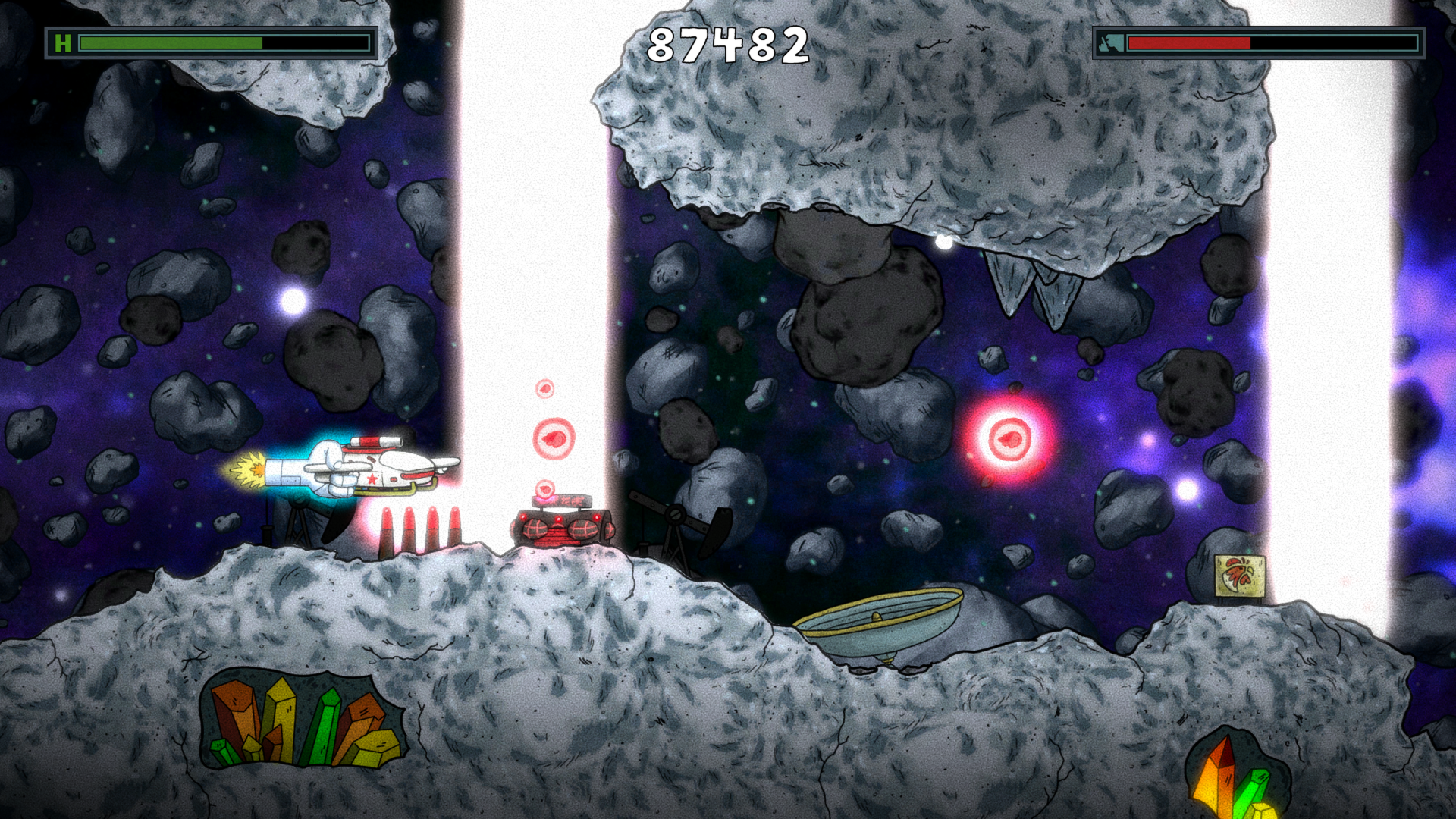Click a red bullet above the turret
Image resolution: width=1456 pixels, height=819 pixels.
pyautogui.click(x=554, y=440)
